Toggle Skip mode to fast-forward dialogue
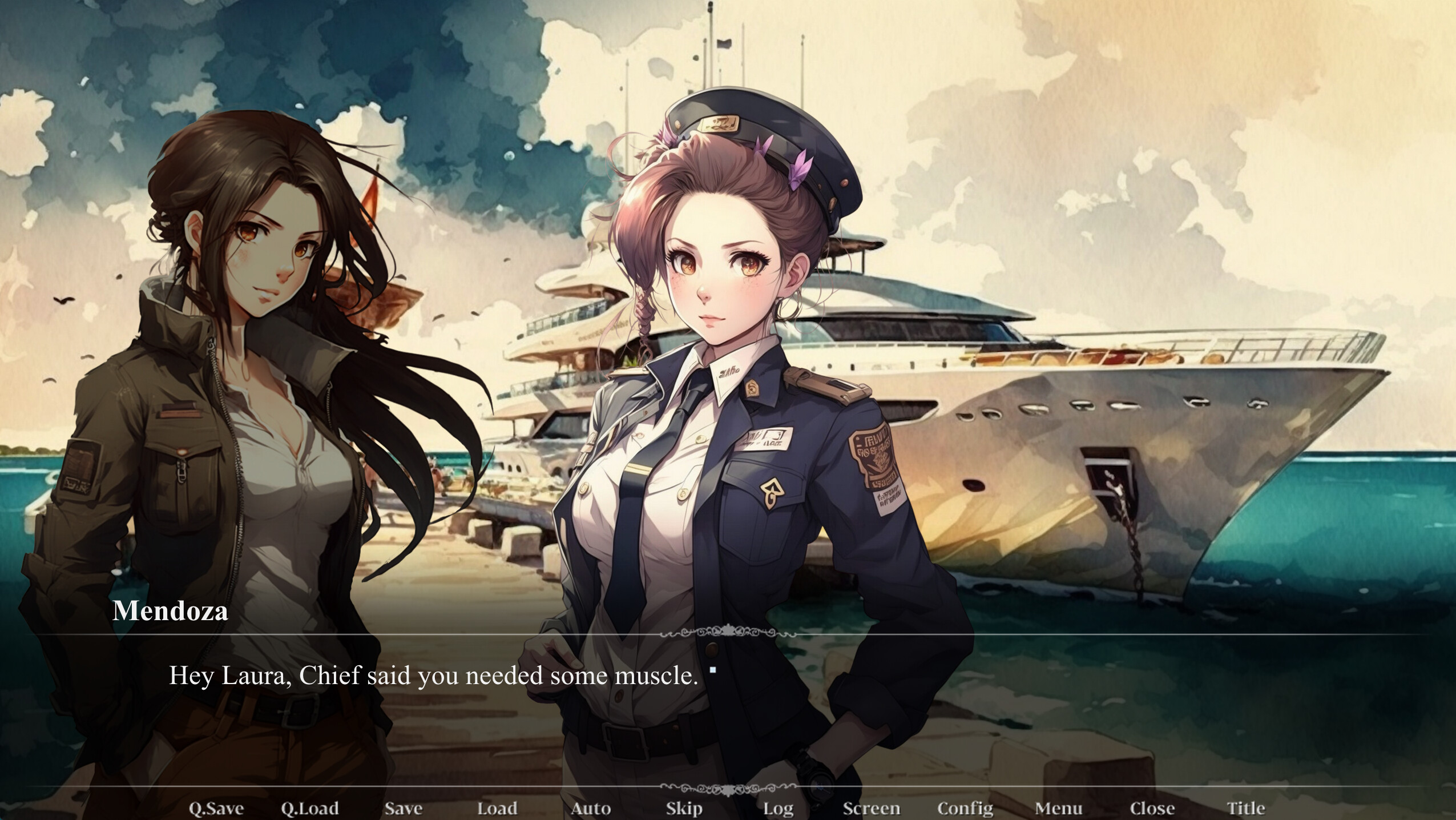Image resolution: width=1456 pixels, height=820 pixels. [x=683, y=807]
